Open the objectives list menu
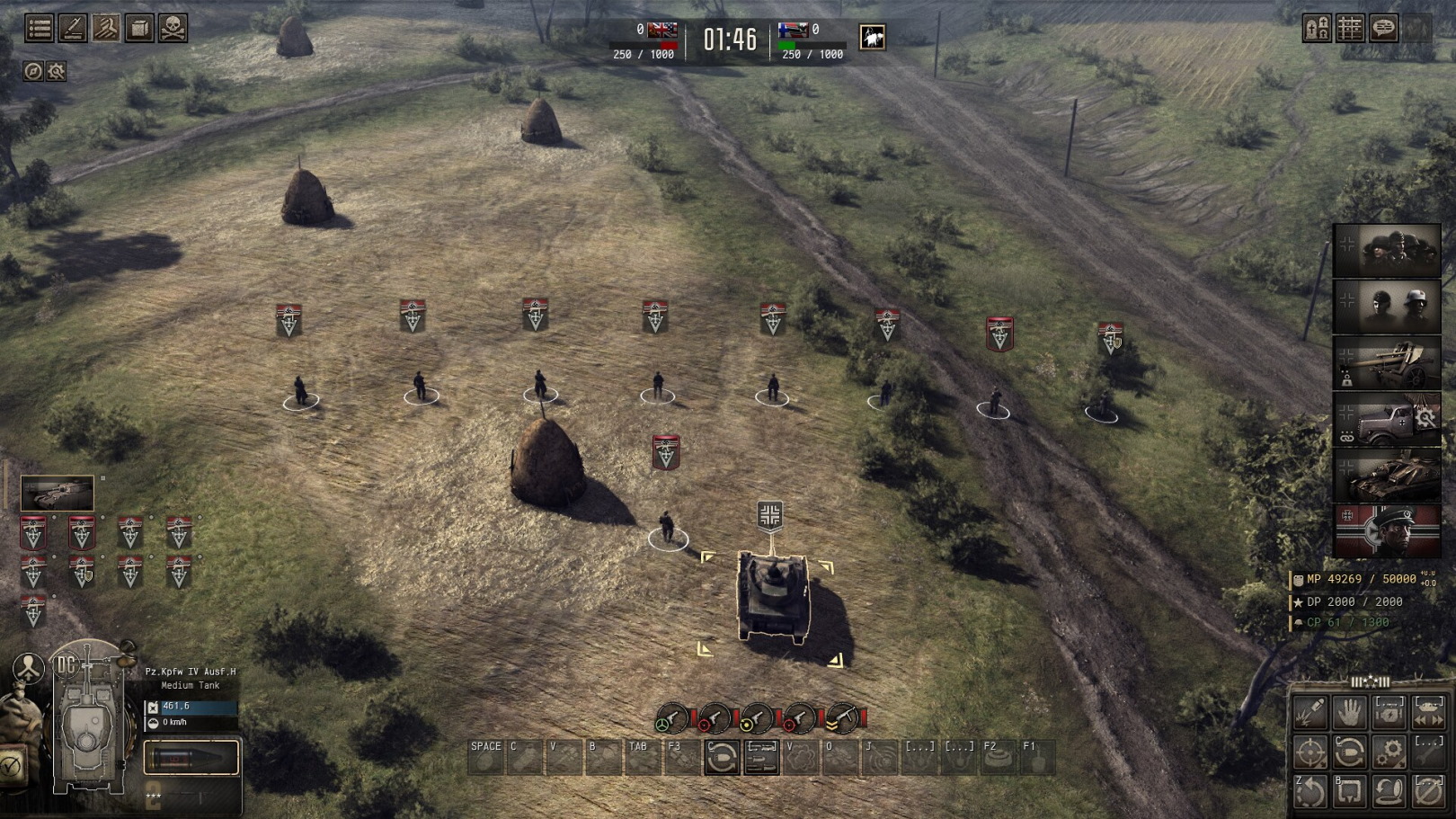This screenshot has height=819, width=1456. 39,29
